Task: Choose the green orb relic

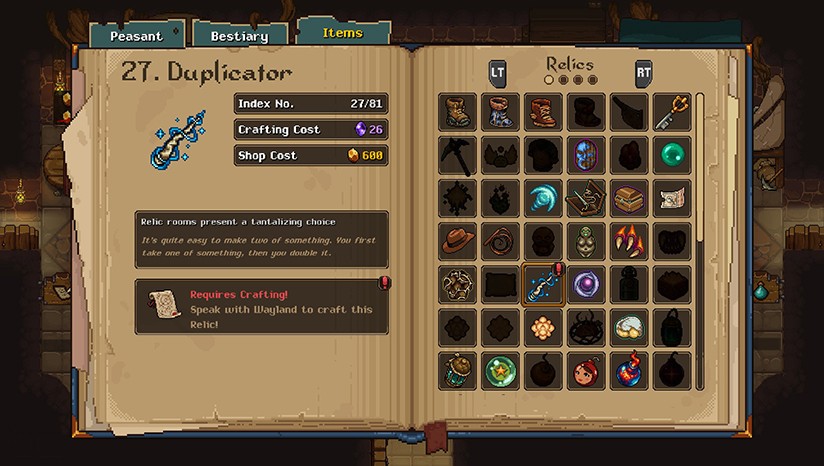Action: [x=673, y=156]
